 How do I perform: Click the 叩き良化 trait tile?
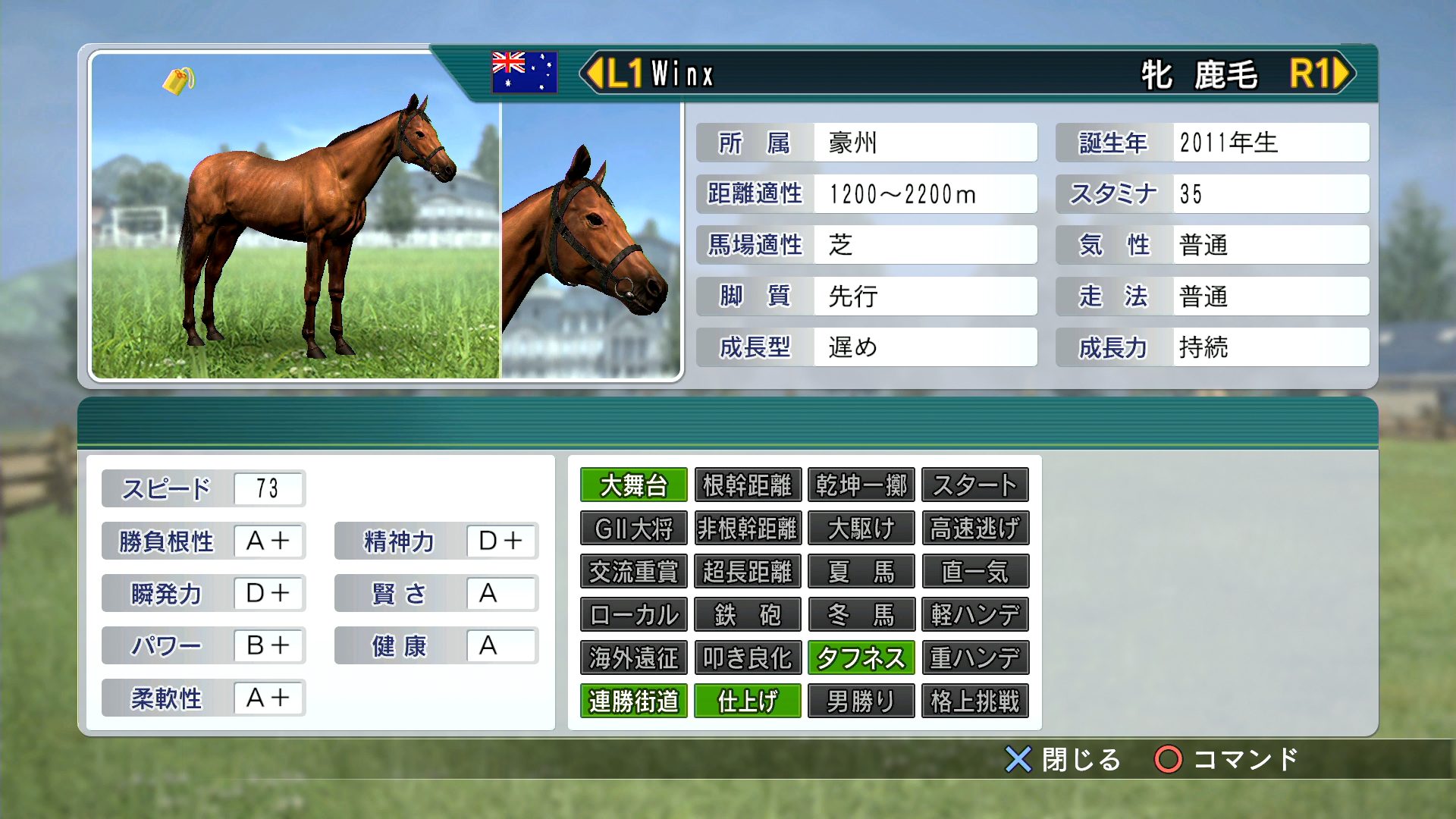pyautogui.click(x=747, y=658)
